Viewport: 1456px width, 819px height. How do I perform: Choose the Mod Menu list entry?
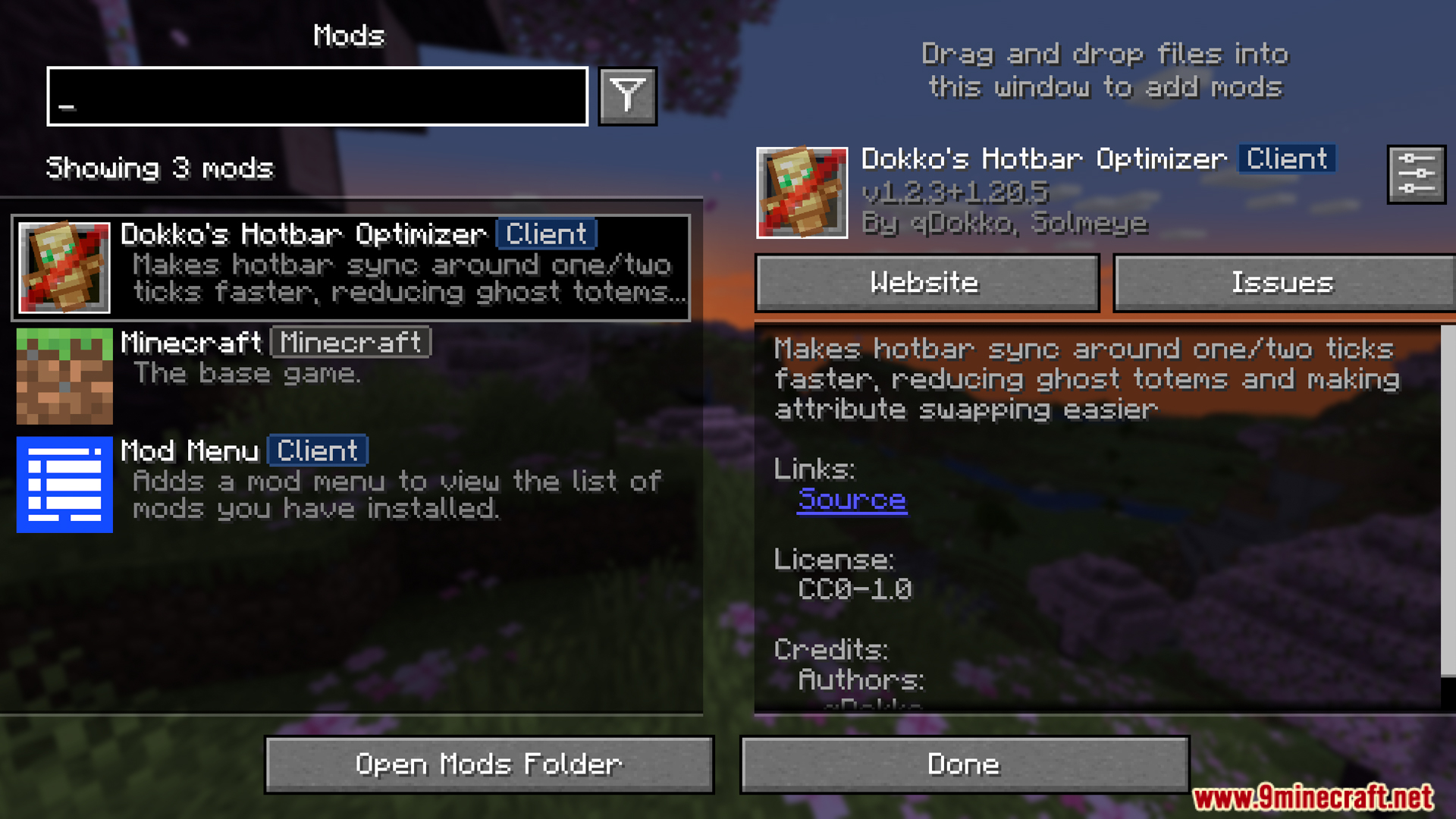click(x=350, y=483)
